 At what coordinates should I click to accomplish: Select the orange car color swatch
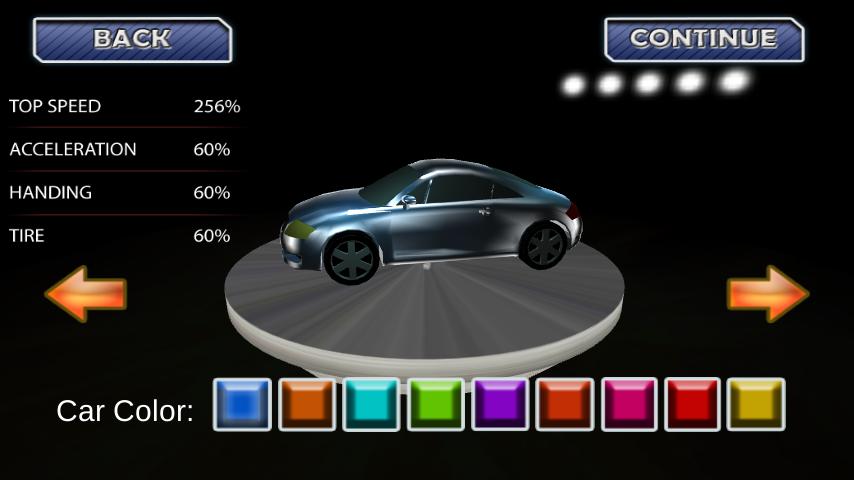pyautogui.click(x=307, y=404)
